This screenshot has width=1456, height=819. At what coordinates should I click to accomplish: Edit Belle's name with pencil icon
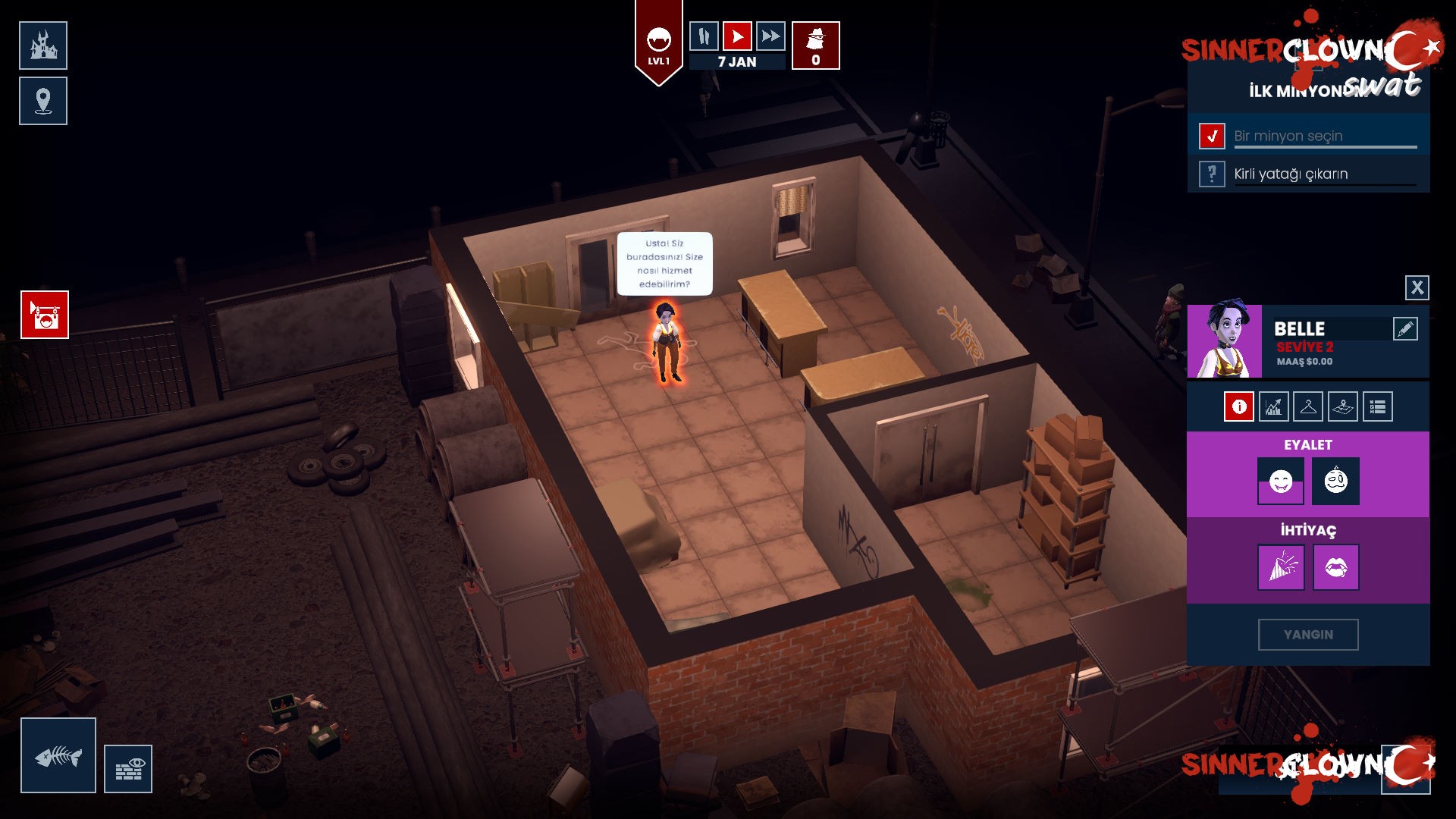pos(1404,329)
